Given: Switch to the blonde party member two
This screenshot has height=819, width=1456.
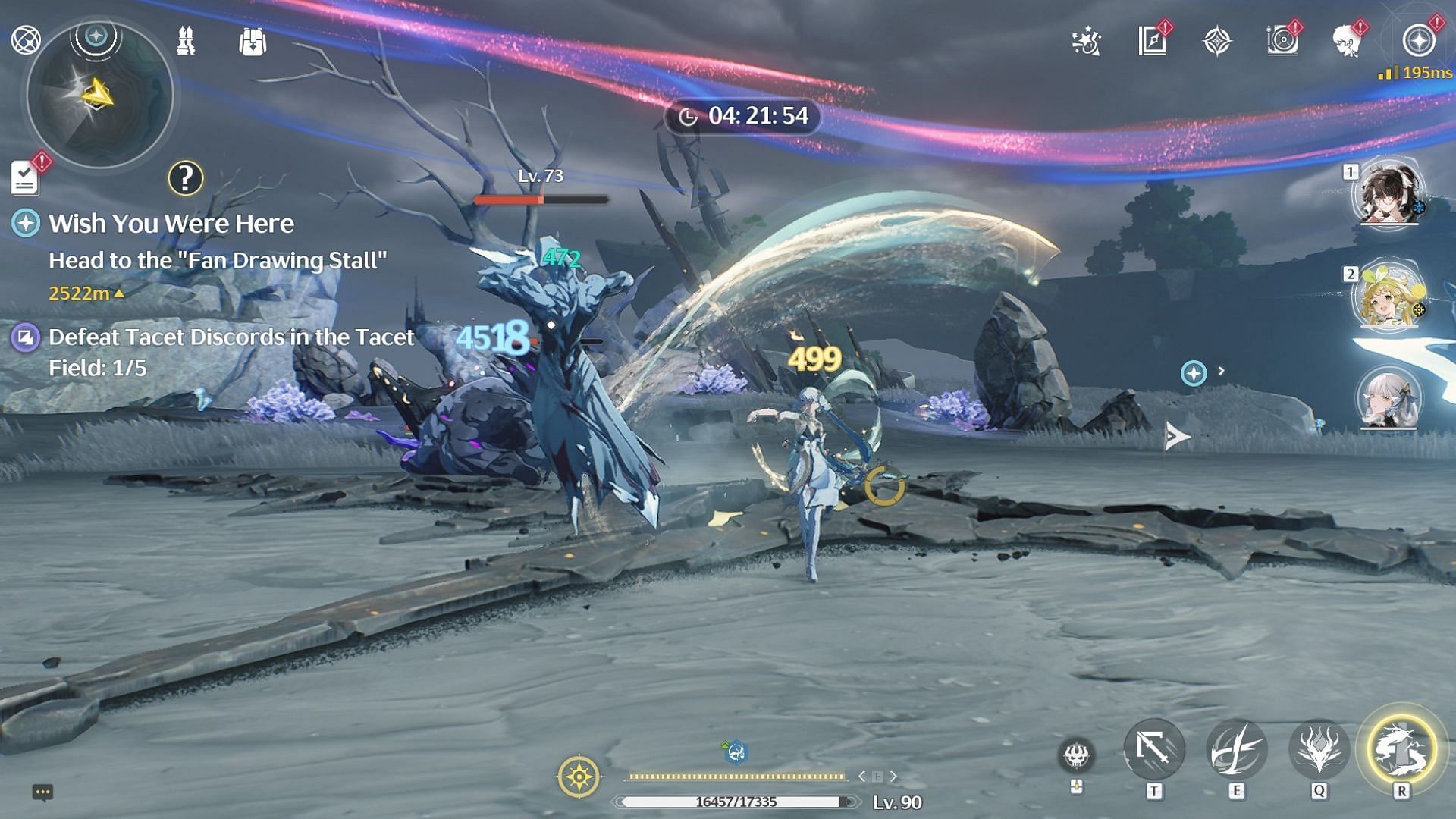Looking at the screenshot, I should click(1389, 296).
